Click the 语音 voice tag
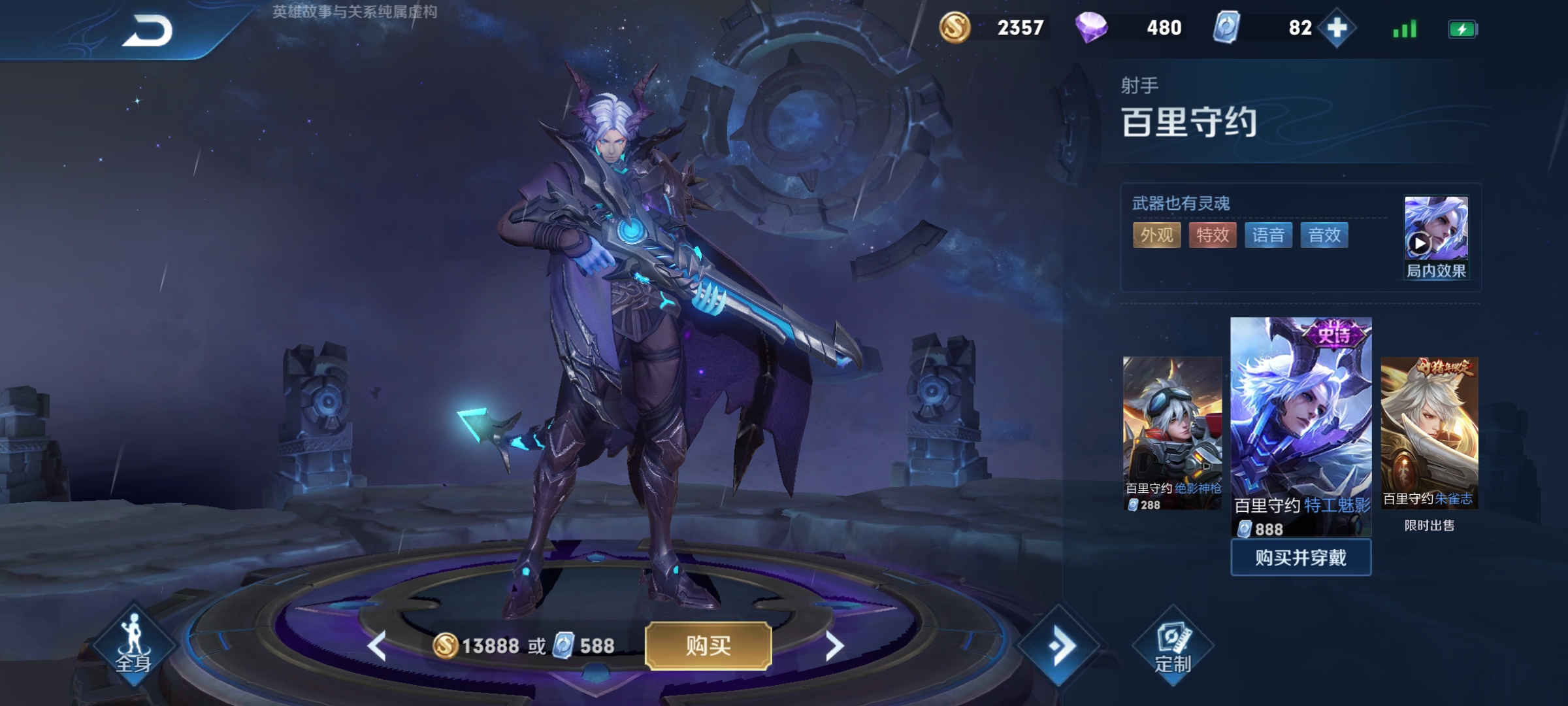 coord(1268,235)
